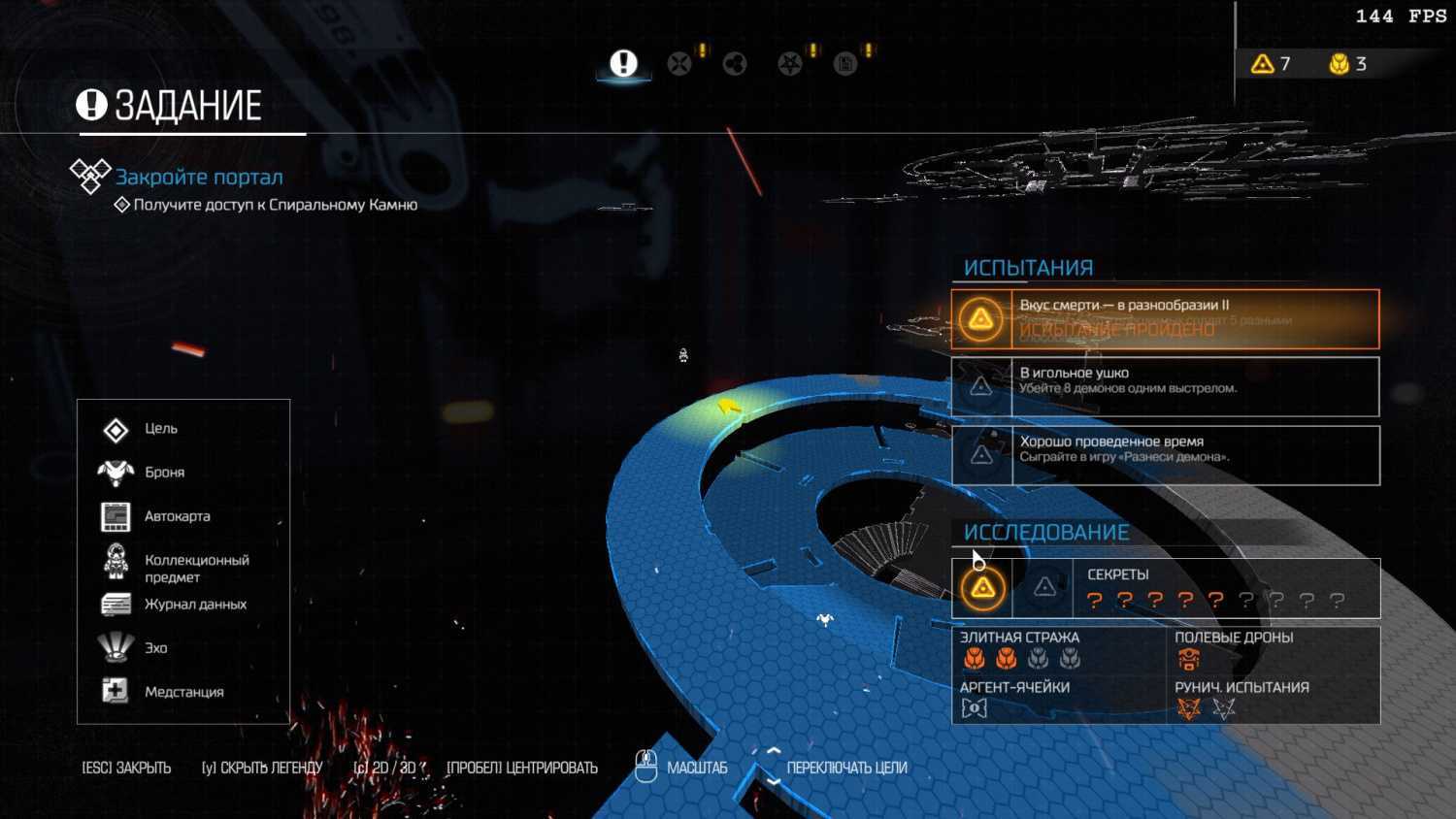
Task: Click the grey exploration triangle icon
Action: pos(1044,587)
